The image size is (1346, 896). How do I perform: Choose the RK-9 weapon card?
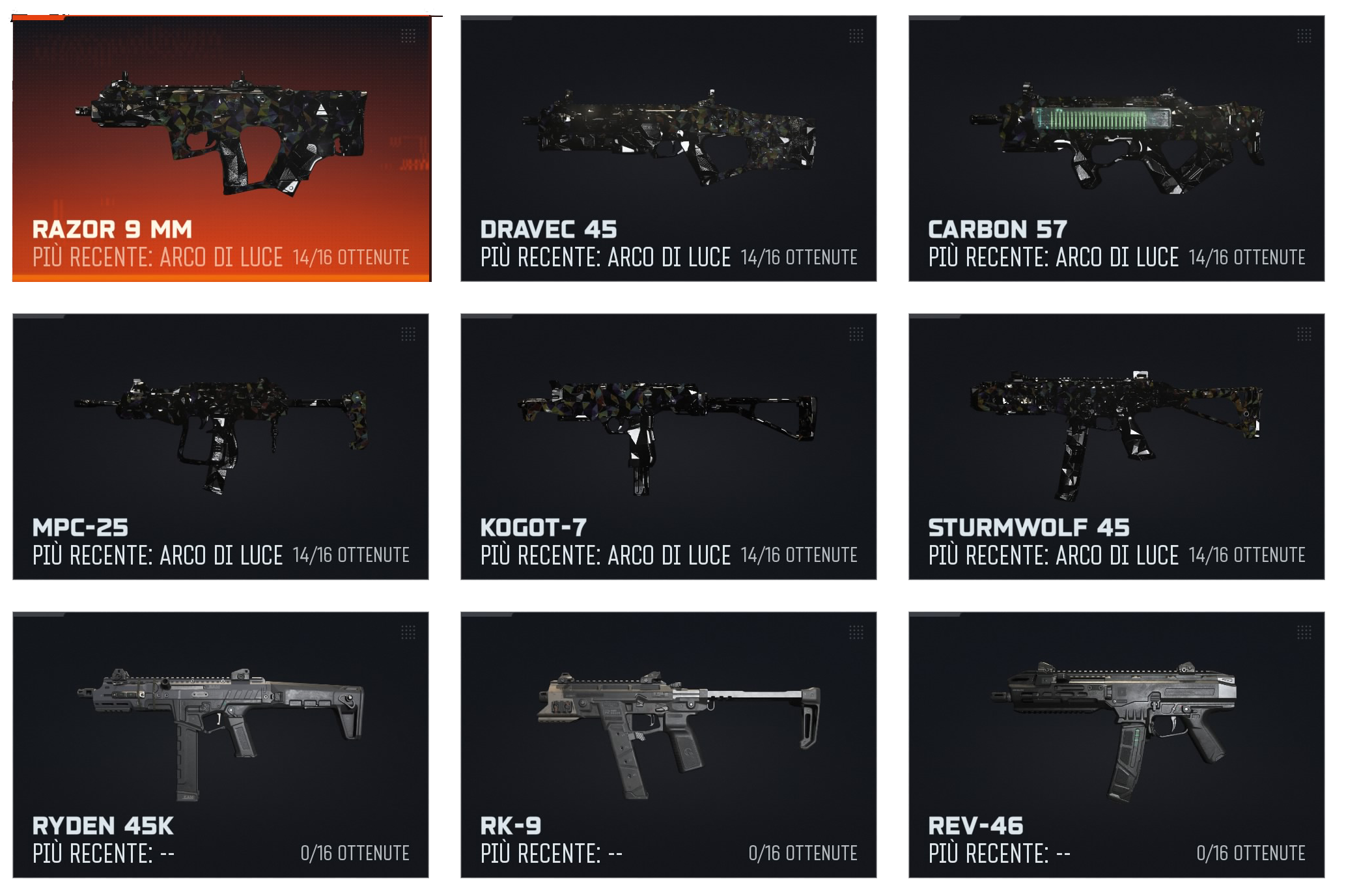[668, 744]
